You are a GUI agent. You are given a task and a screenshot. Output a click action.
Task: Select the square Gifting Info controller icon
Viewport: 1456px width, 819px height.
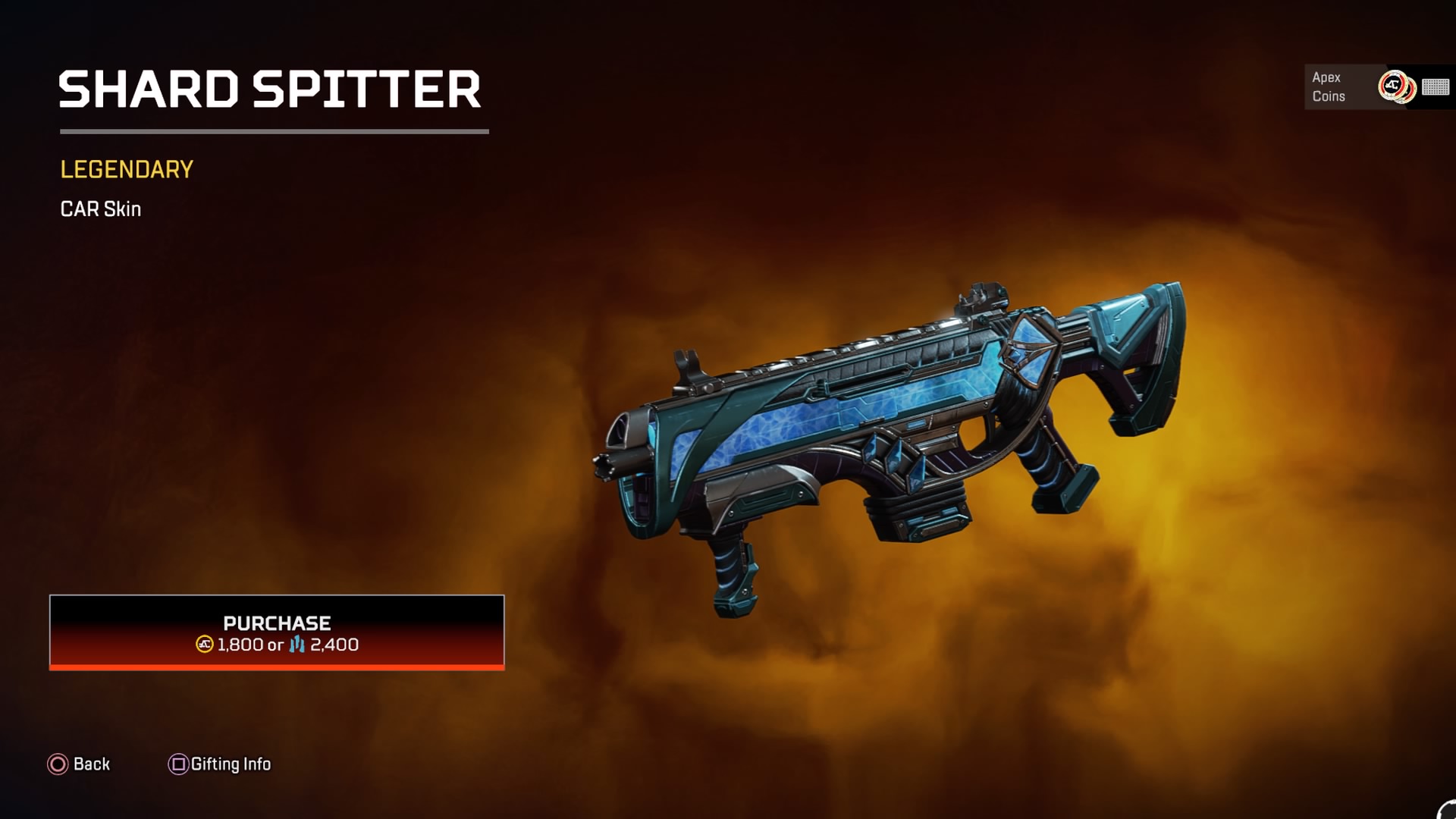tap(178, 764)
